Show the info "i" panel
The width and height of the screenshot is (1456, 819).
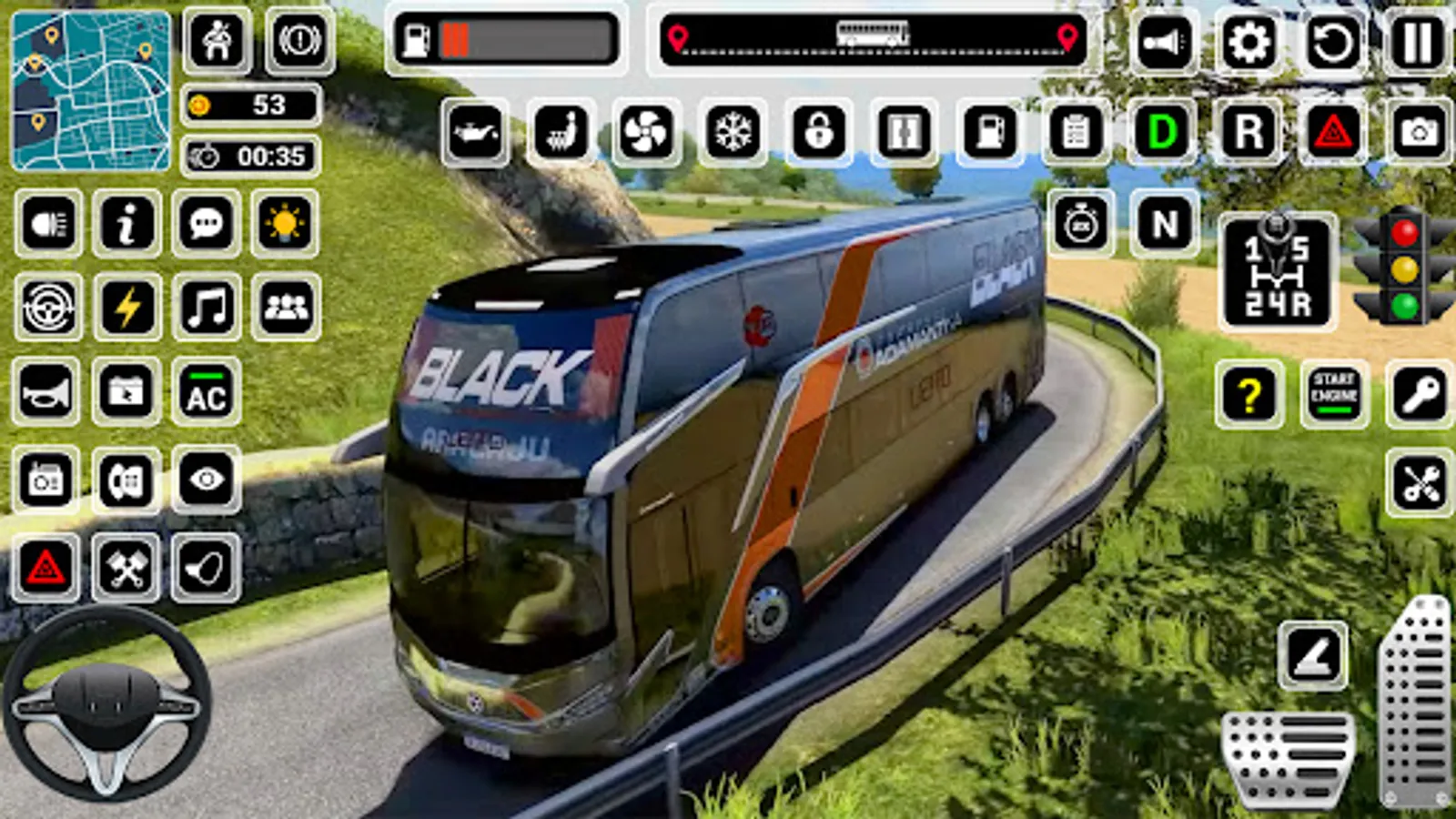[x=127, y=223]
